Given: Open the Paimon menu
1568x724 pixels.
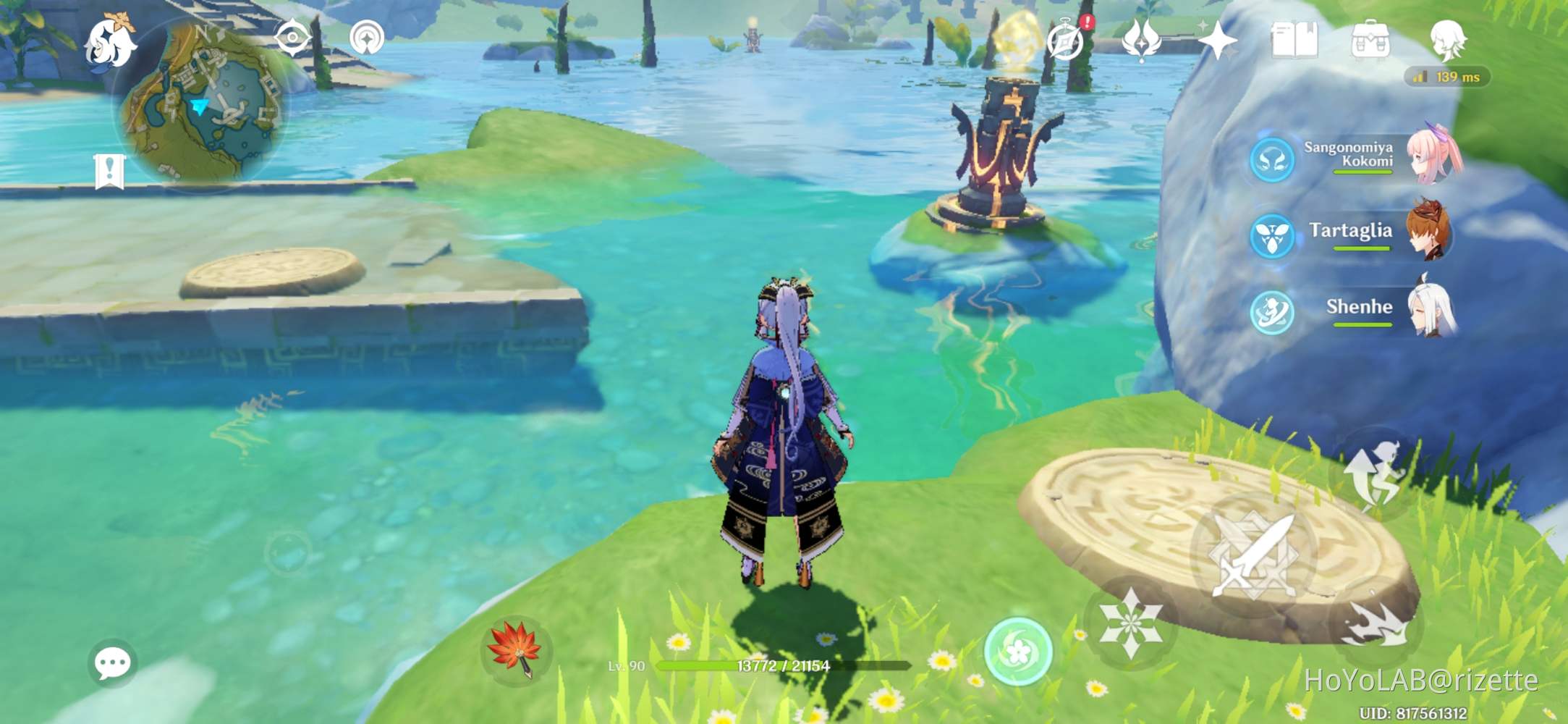Looking at the screenshot, I should pos(110,40).
